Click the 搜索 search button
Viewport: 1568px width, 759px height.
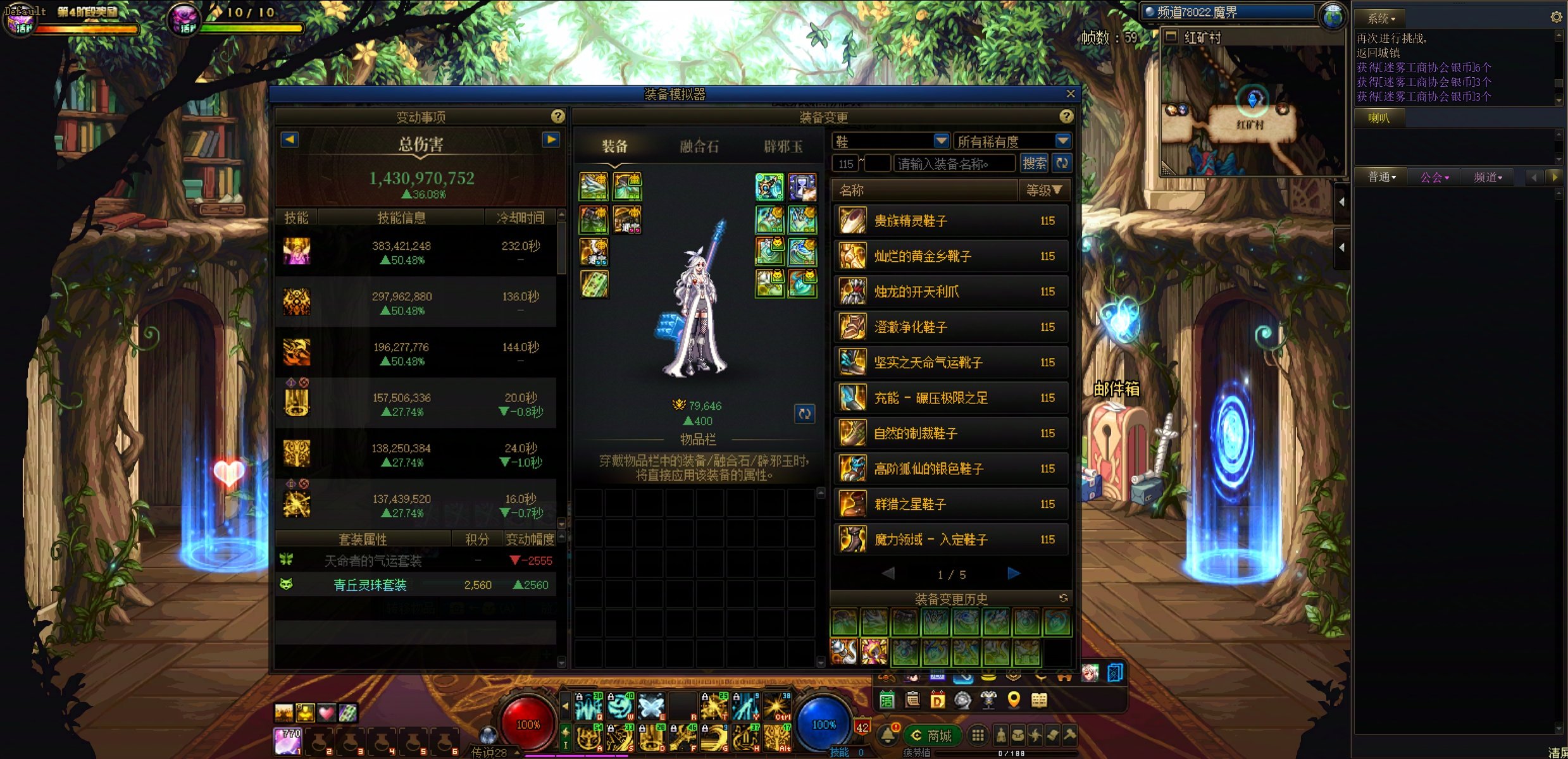(1034, 164)
